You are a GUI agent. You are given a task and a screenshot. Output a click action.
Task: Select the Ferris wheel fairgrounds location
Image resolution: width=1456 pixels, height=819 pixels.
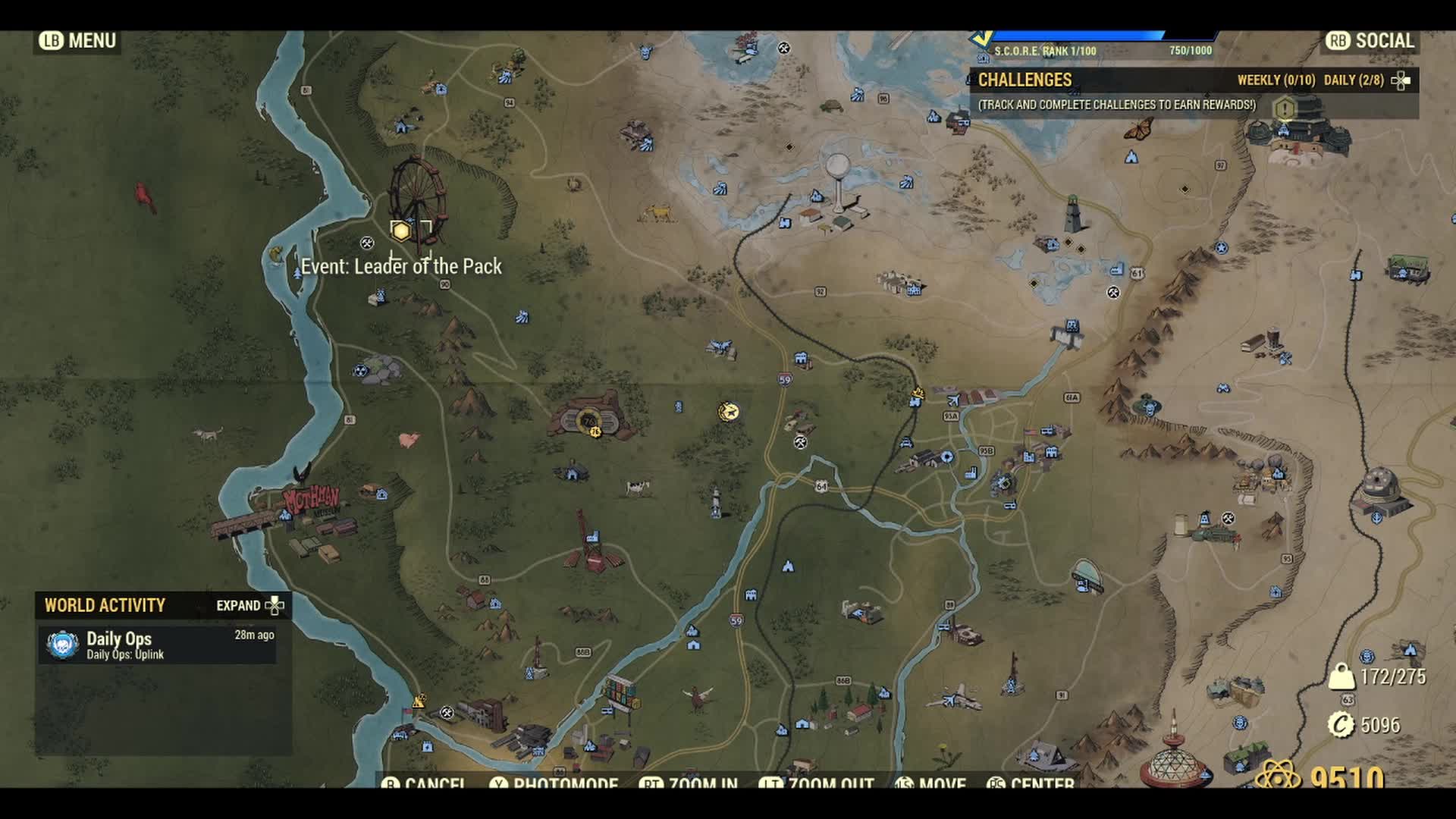coord(416,193)
